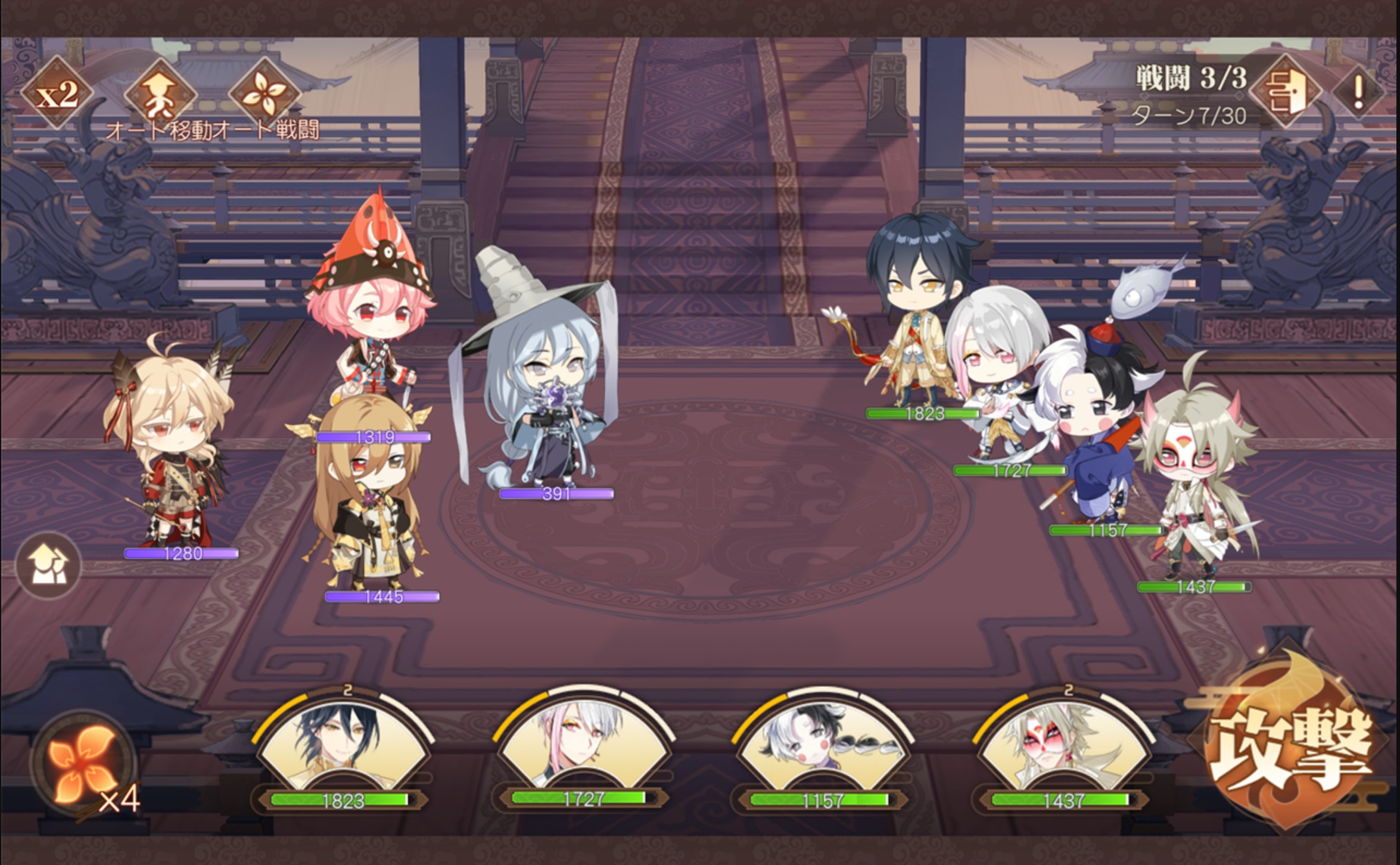Use the orange flower skill orb
The width and height of the screenshot is (1400, 865).
83,764
